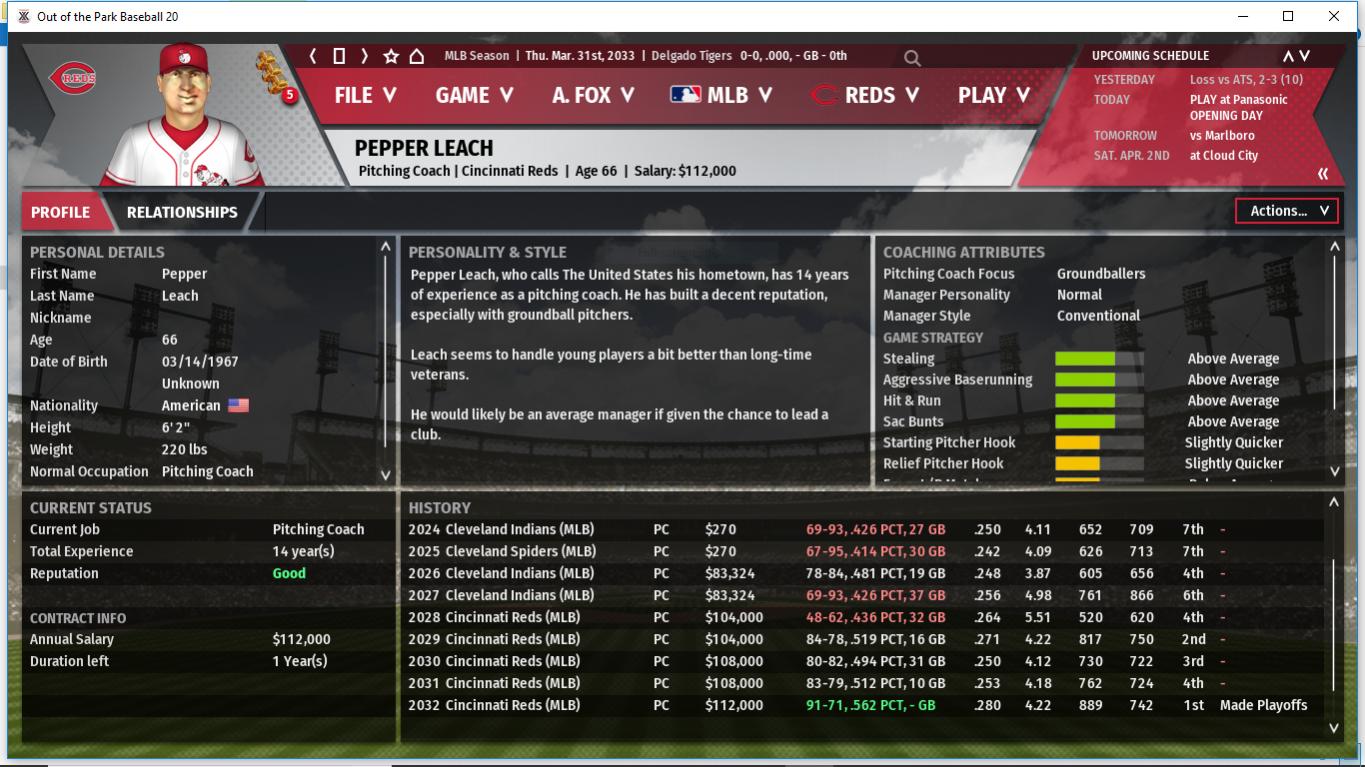Viewport: 1365px width, 767px height.
Task: Open the A. FOX manager menu
Action: [x=593, y=95]
